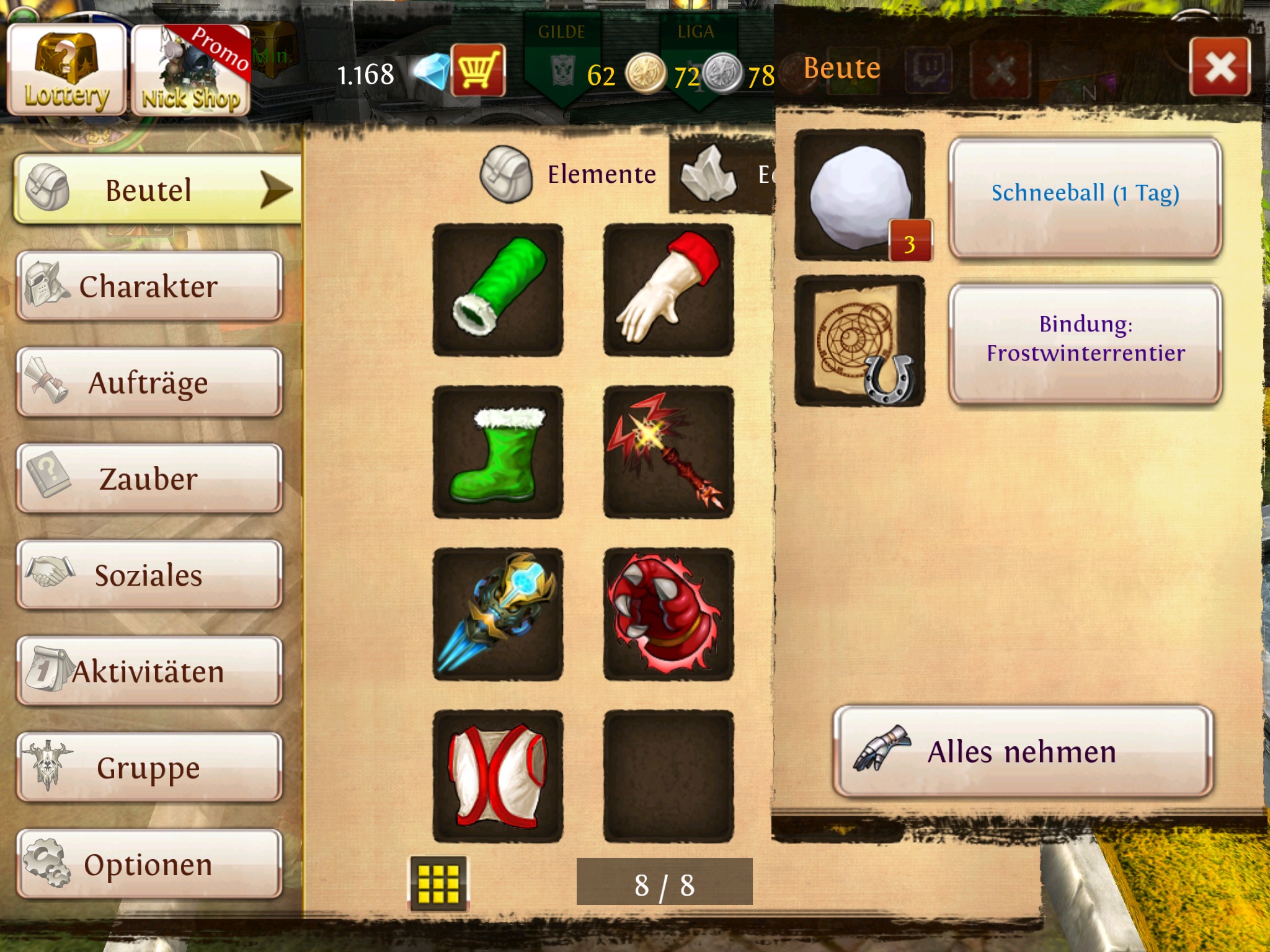Screen dimensions: 1270x952
Task: Open the Gruppe menu
Action: tap(149, 768)
